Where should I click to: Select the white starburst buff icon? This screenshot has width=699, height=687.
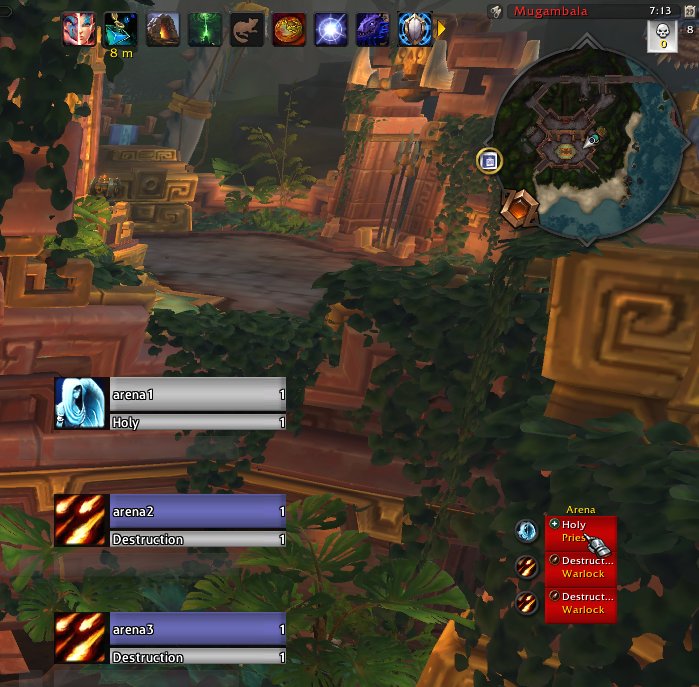[x=331, y=29]
